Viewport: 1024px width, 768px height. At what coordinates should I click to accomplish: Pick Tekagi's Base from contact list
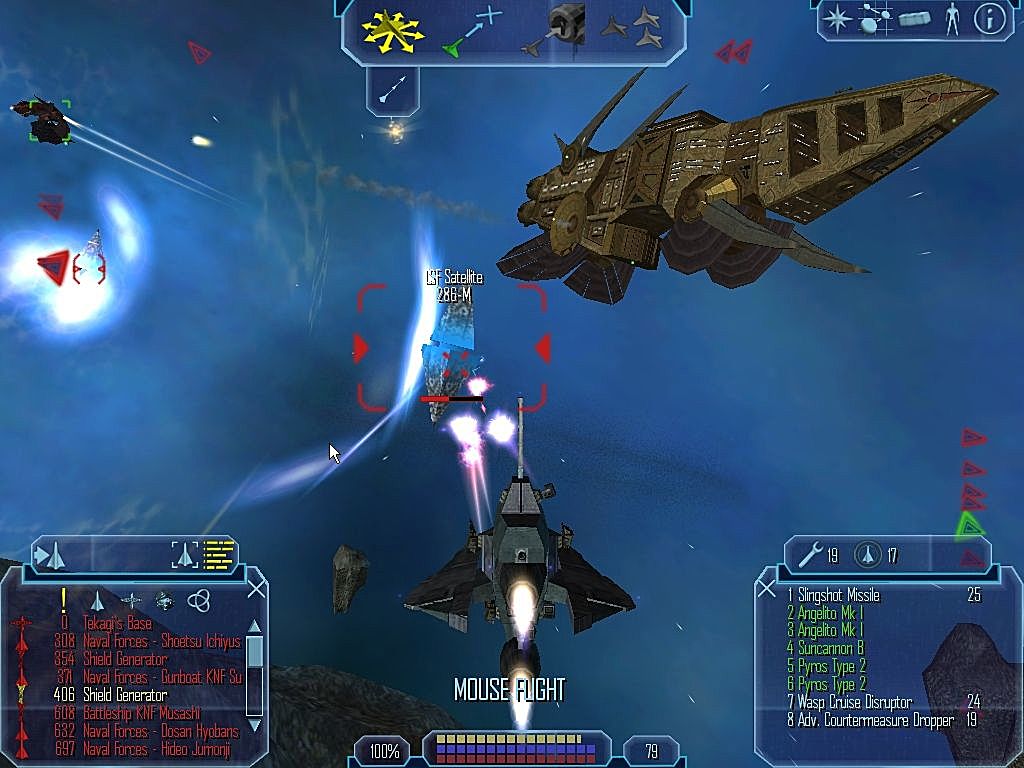click(104, 623)
